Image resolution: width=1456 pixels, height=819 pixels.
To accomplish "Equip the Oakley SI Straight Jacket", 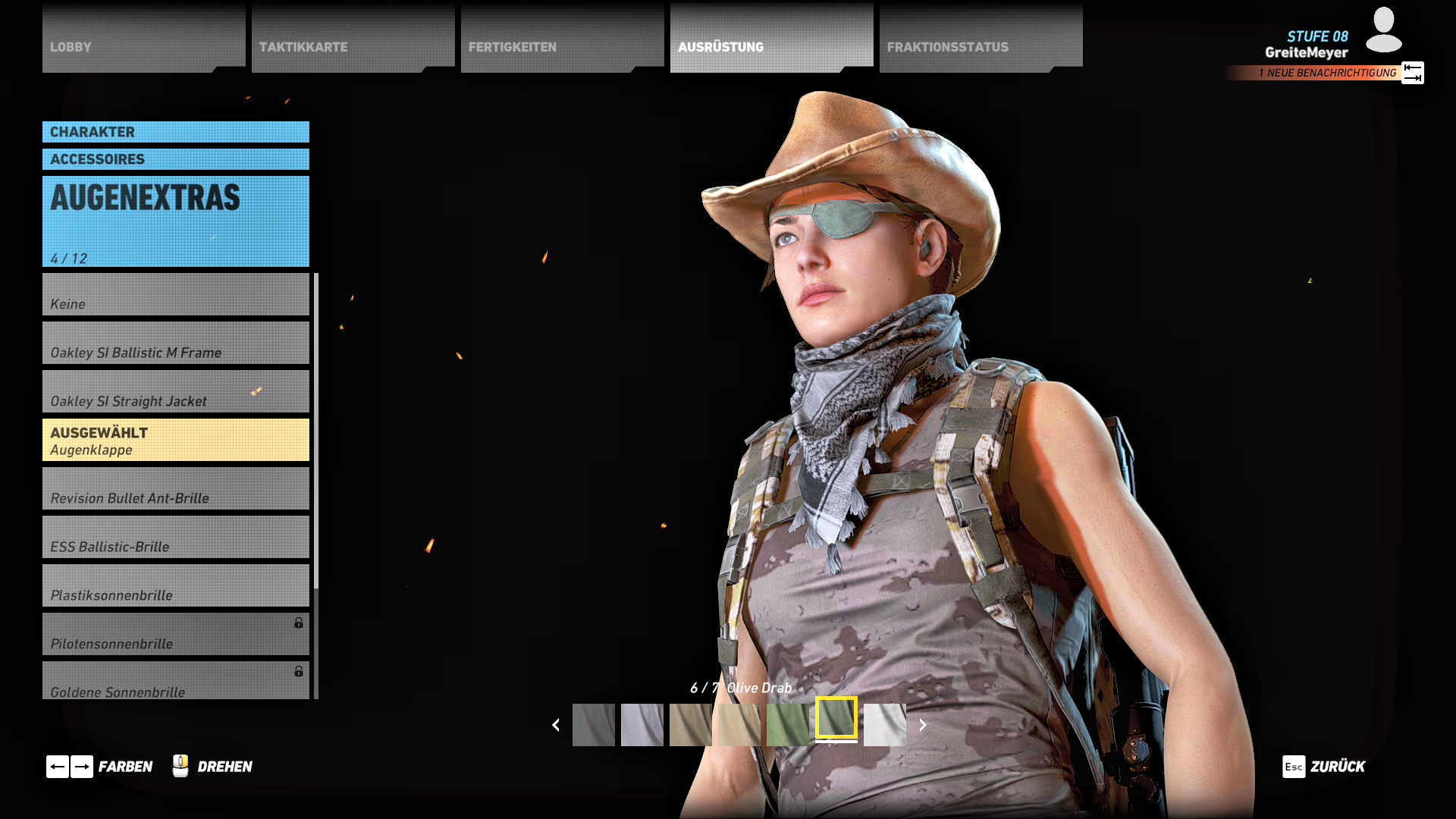I will point(175,392).
